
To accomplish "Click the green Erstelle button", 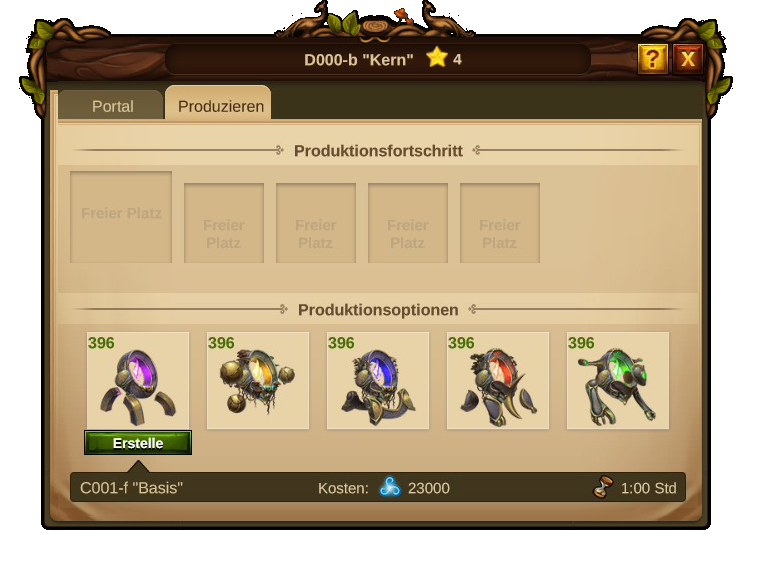I will (x=138, y=443).
